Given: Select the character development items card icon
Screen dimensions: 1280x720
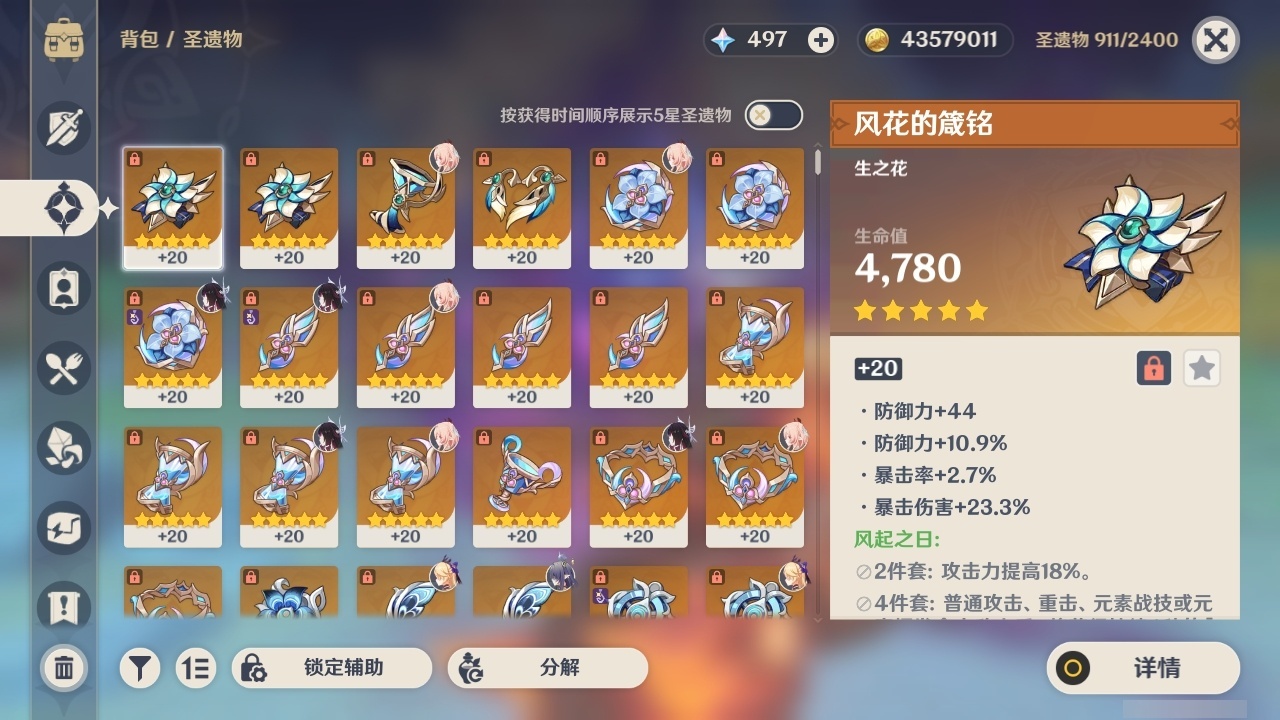Looking at the screenshot, I should [63, 288].
